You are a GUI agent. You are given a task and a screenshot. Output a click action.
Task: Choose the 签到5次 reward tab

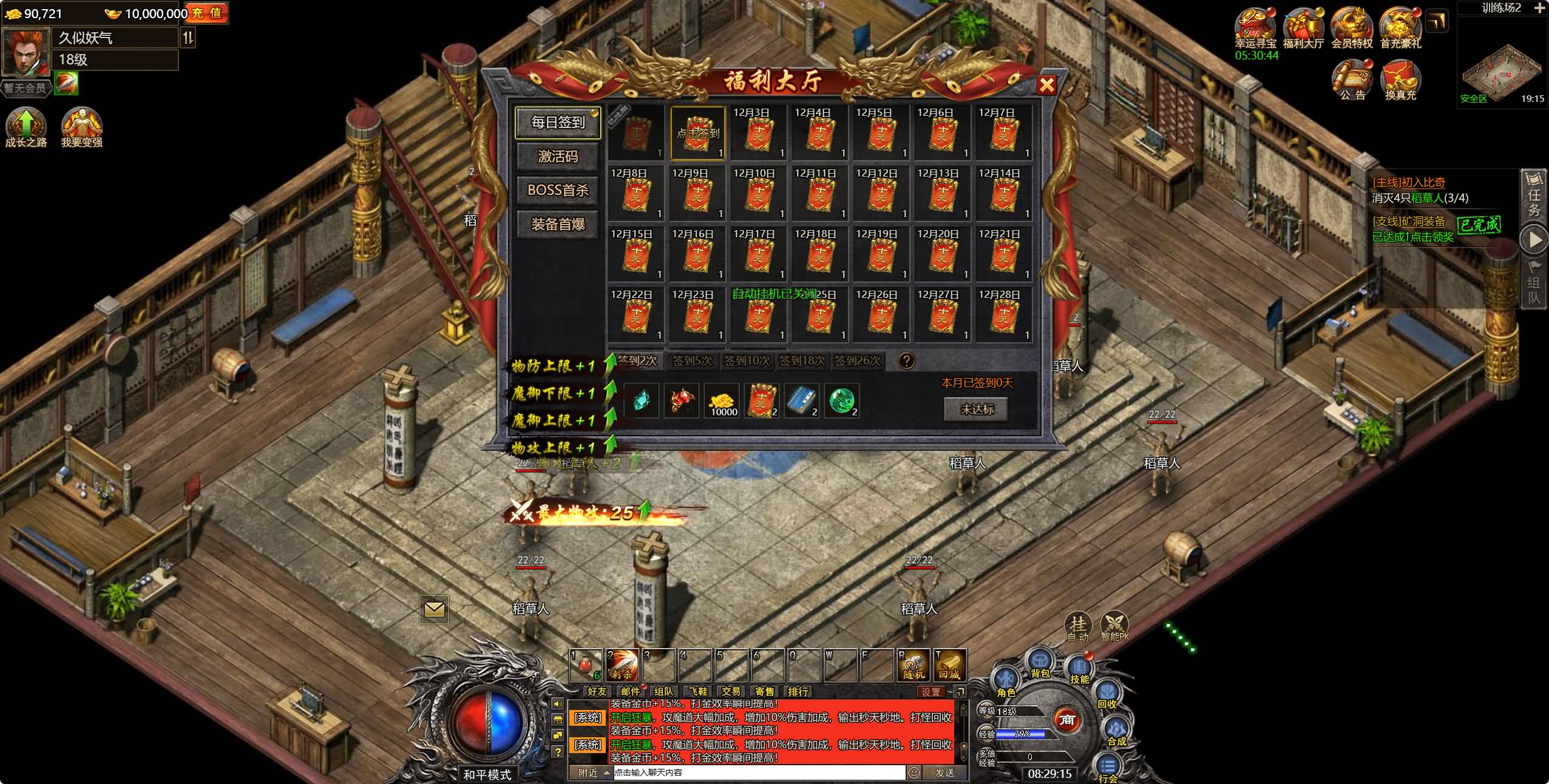click(x=691, y=361)
